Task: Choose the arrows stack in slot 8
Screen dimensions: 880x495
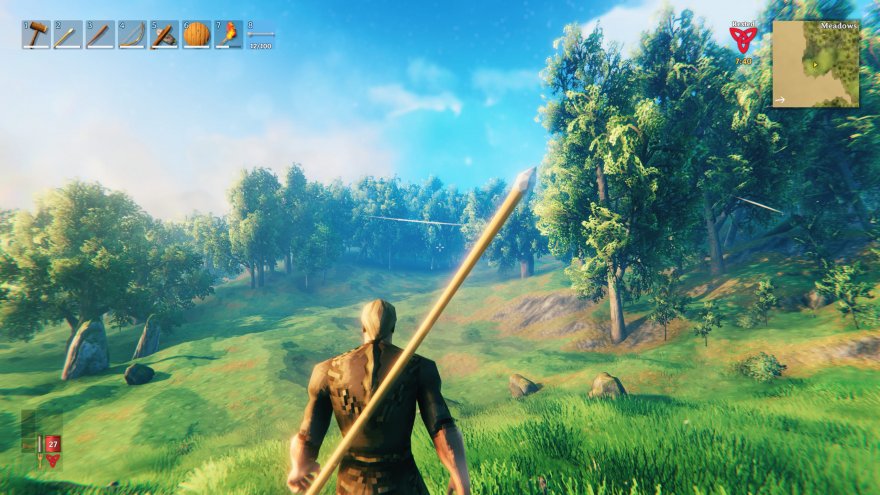Action: click(261, 35)
